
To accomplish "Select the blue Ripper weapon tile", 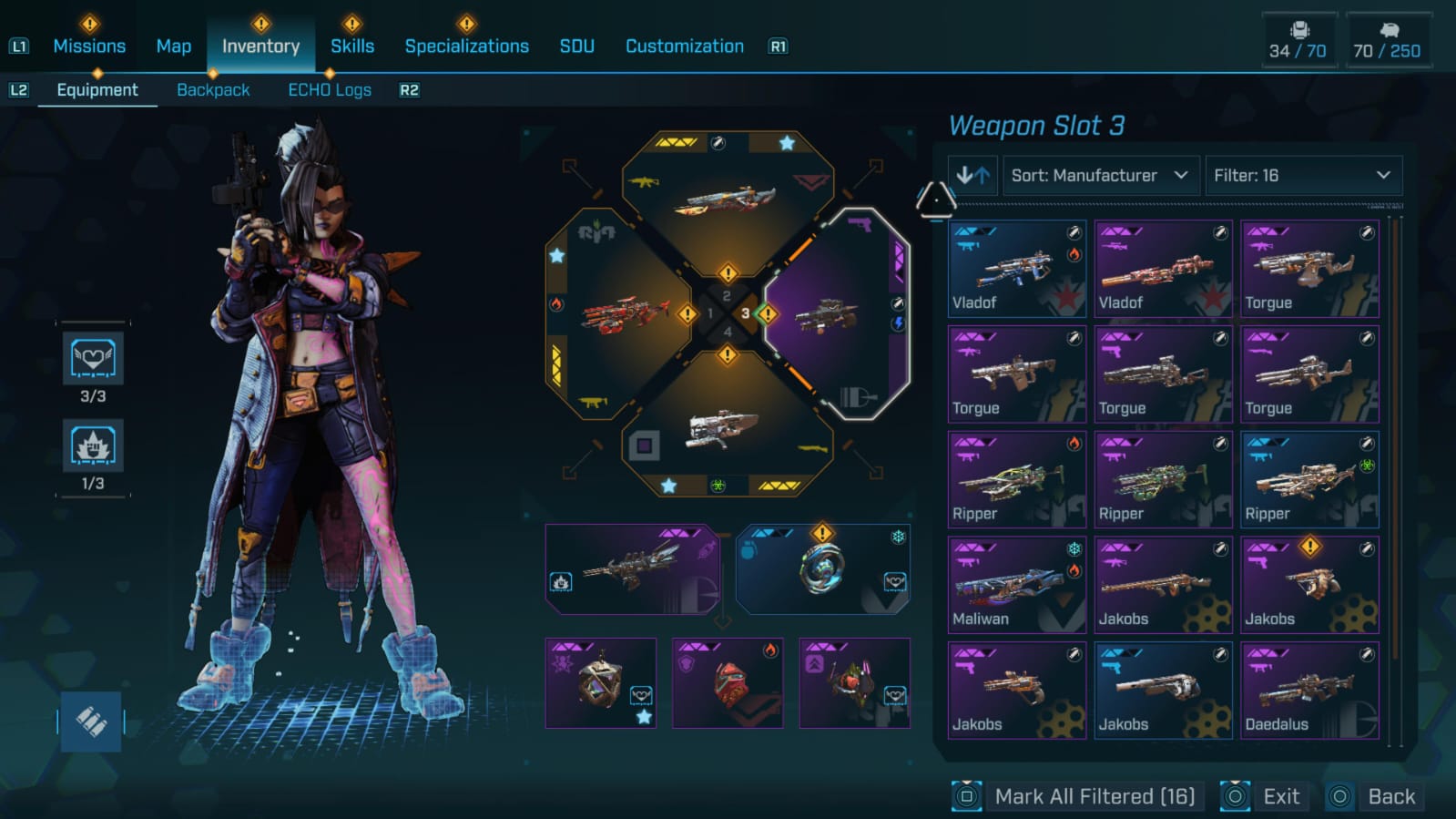I will tap(1309, 479).
